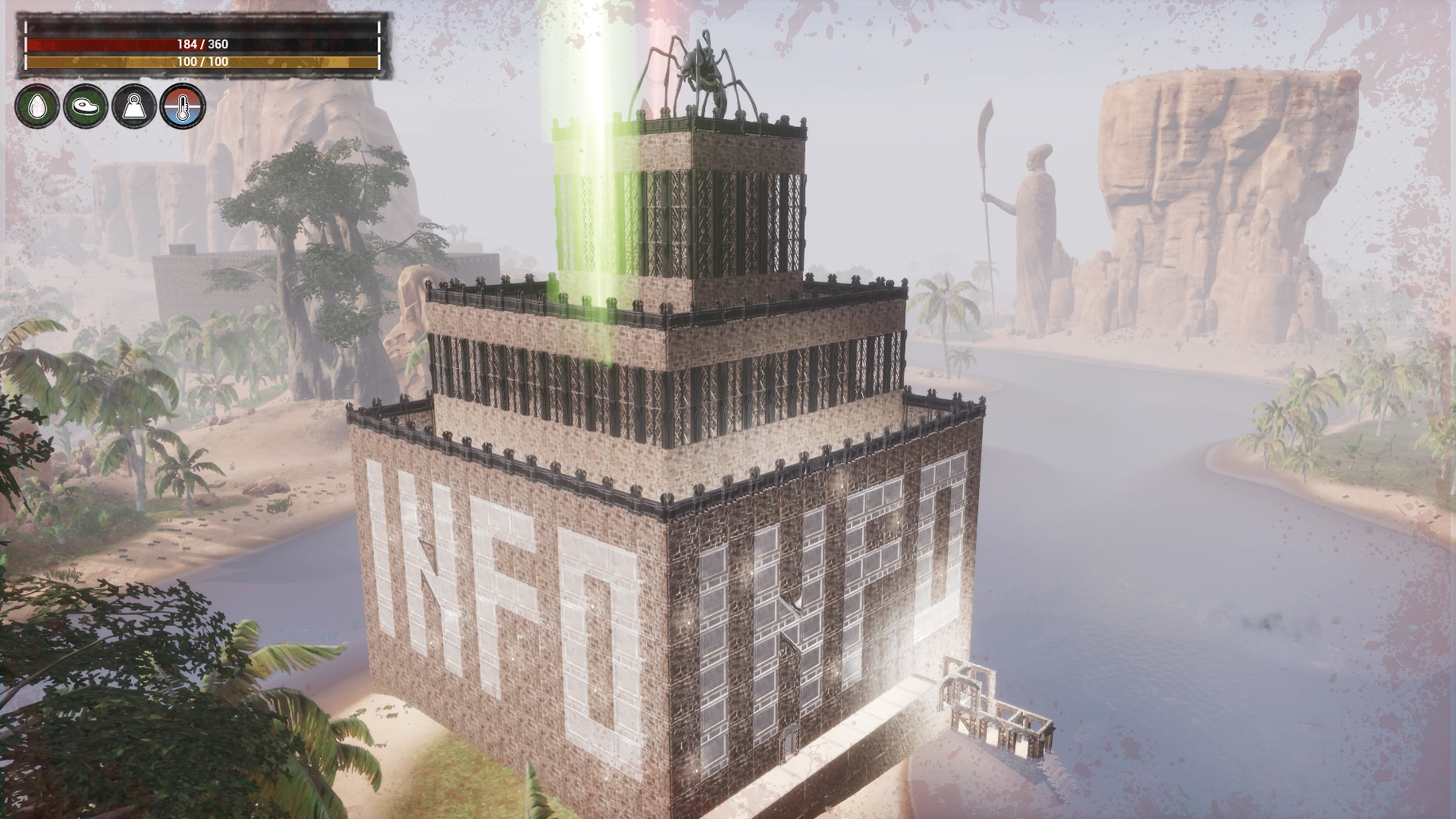Click the water drop thirst icon
1456x819 pixels.
click(x=37, y=106)
